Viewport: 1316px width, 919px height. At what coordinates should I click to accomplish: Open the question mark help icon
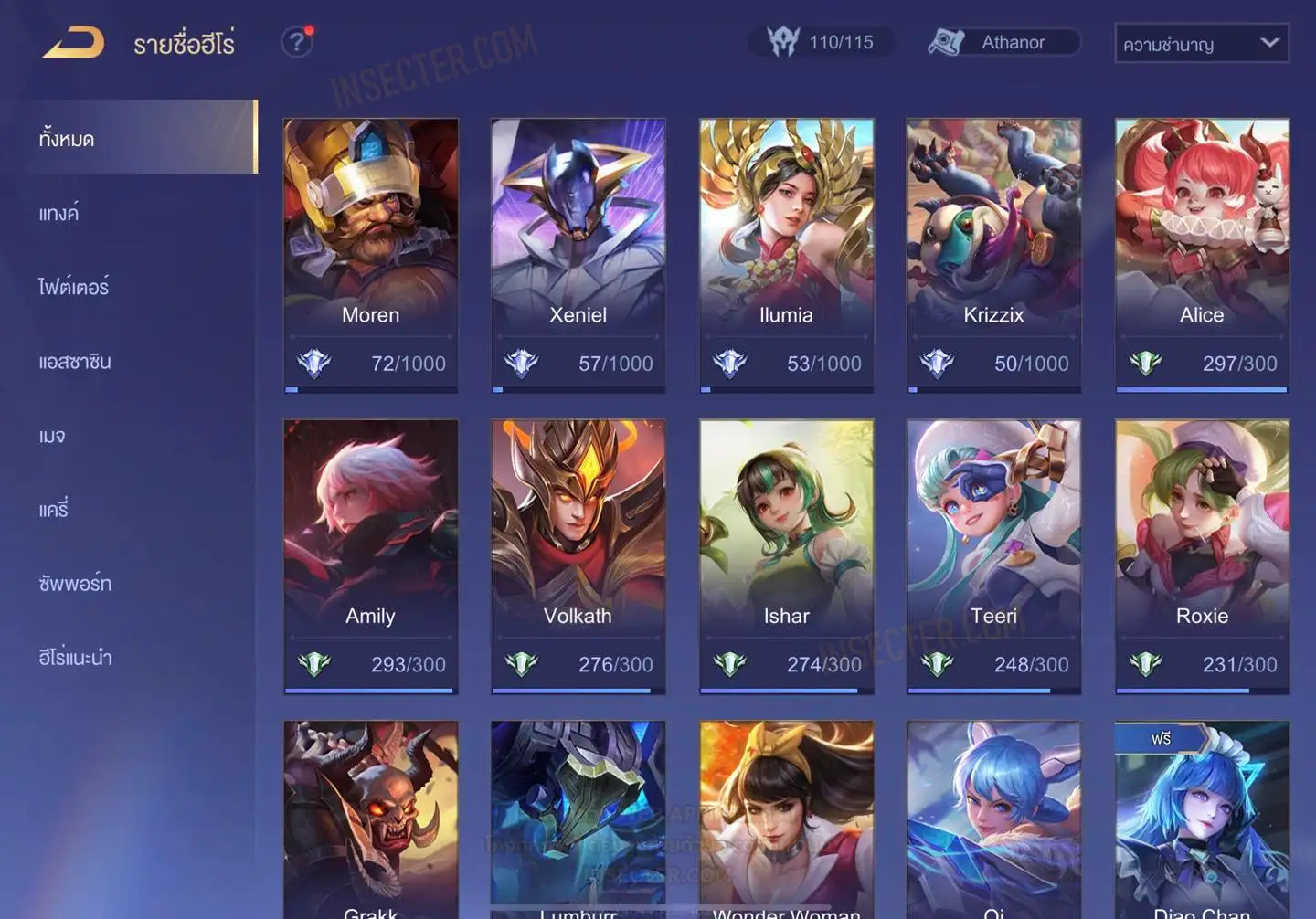(297, 42)
